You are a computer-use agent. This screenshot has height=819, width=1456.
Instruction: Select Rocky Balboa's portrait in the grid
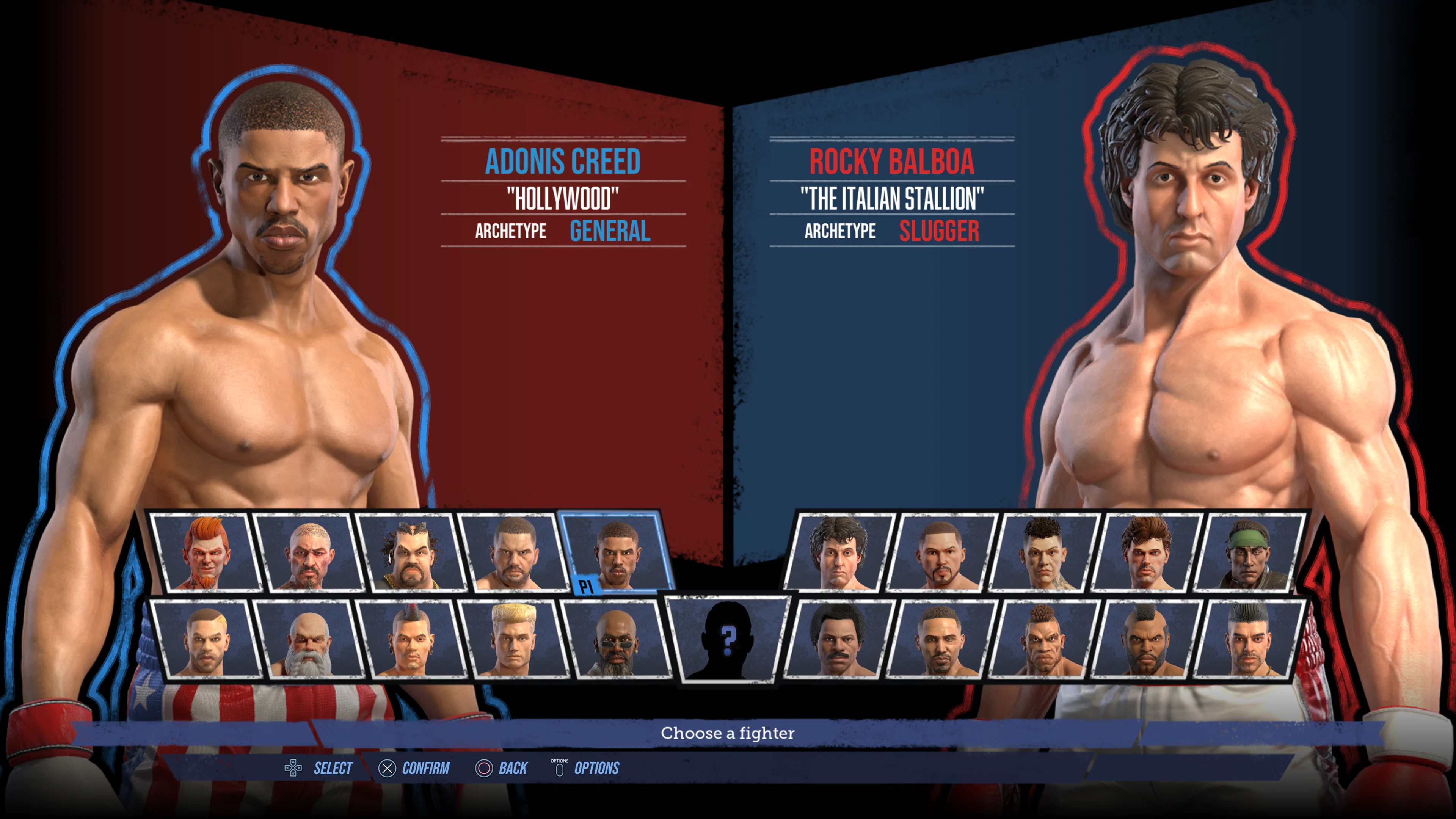[838, 552]
